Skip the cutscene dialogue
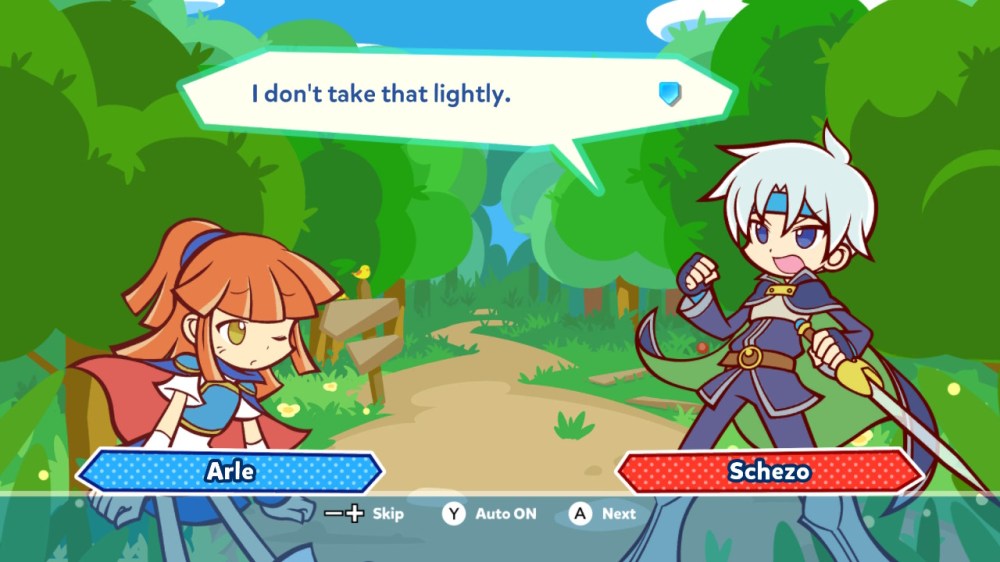This screenshot has width=1000, height=562. [365, 514]
